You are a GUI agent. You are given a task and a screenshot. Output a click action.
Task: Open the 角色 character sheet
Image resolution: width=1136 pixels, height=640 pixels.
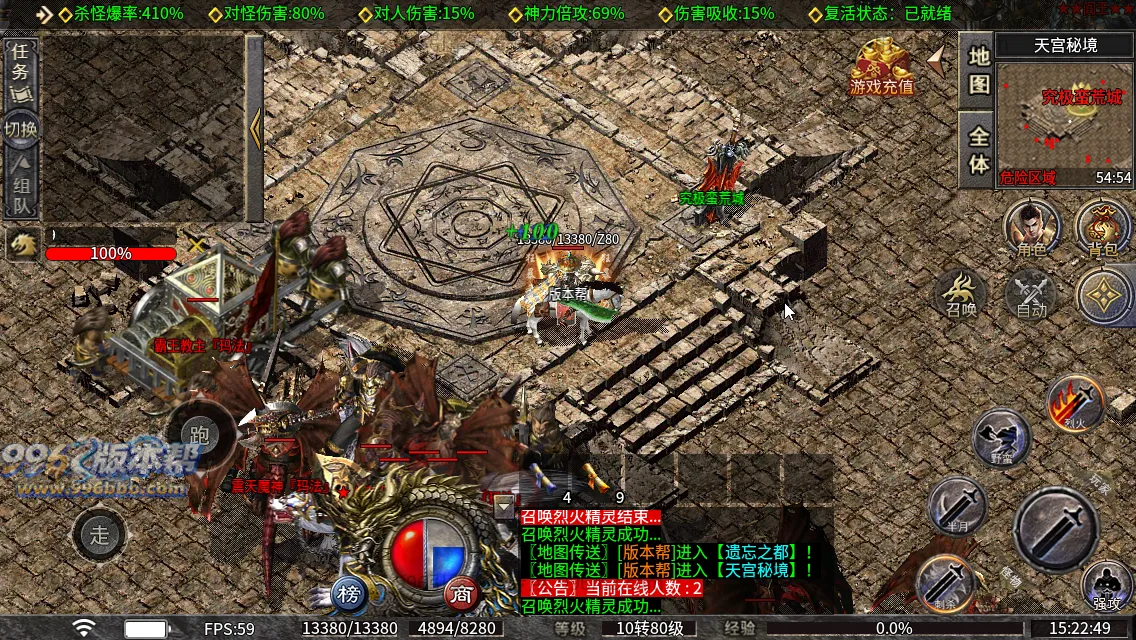point(1032,226)
